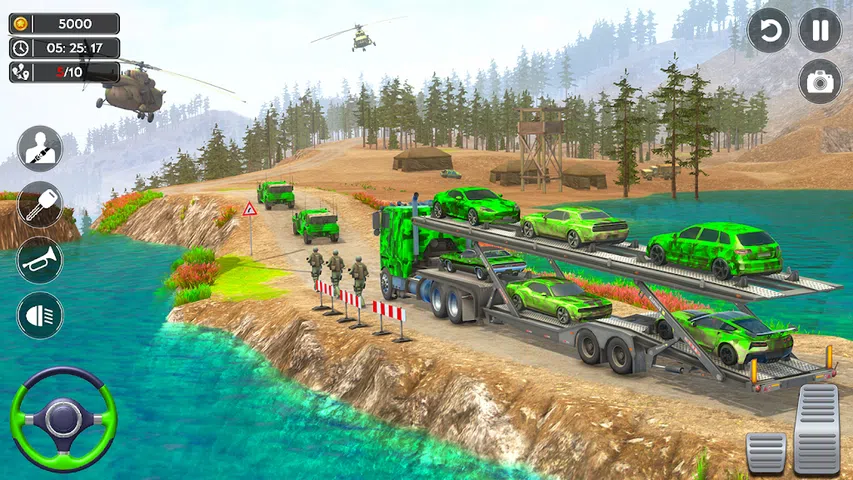Honk the truck horn
Viewport: 853px width, 480px height.
coord(40,260)
